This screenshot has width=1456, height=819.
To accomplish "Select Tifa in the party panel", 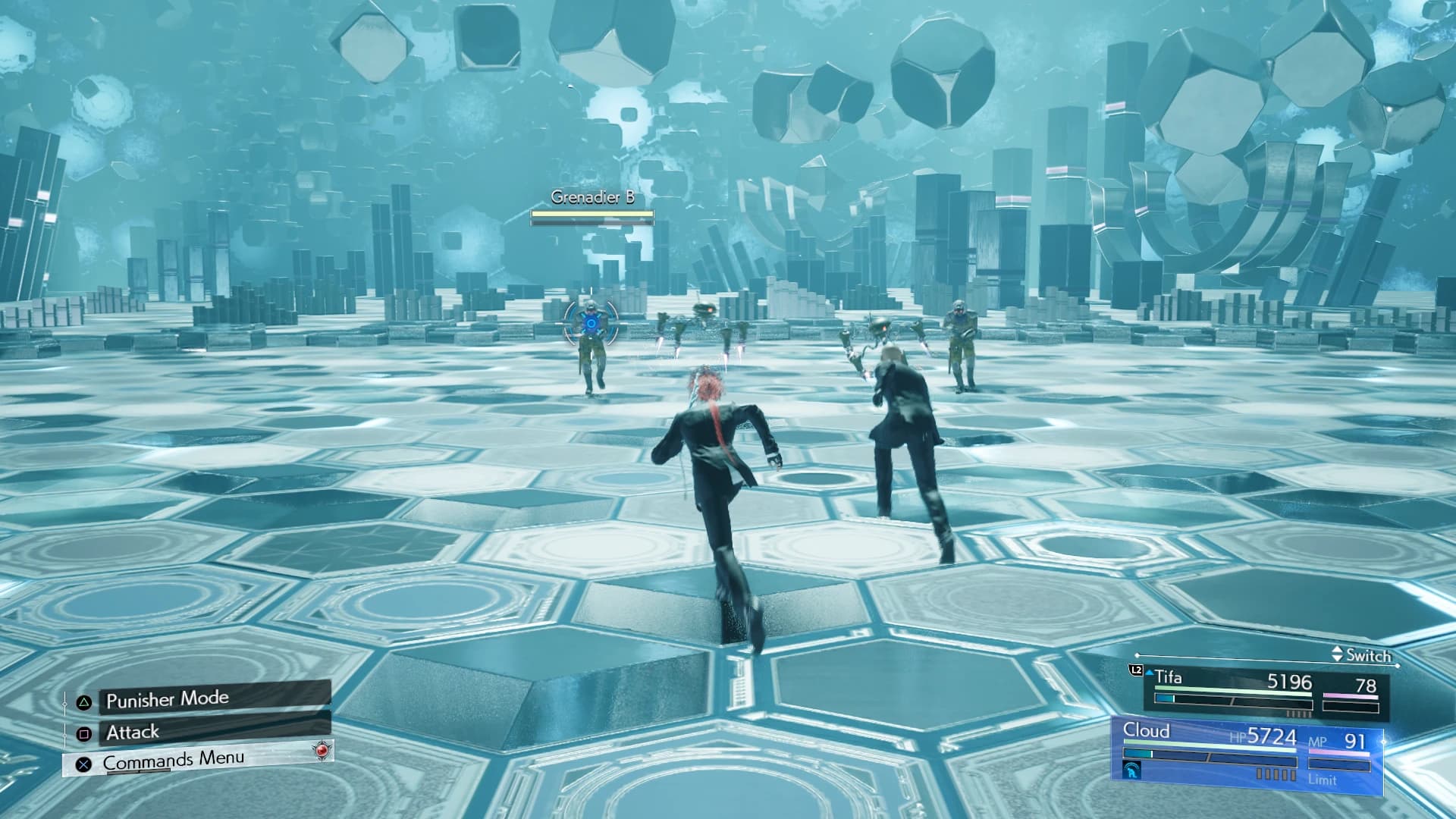I will 1168,678.
